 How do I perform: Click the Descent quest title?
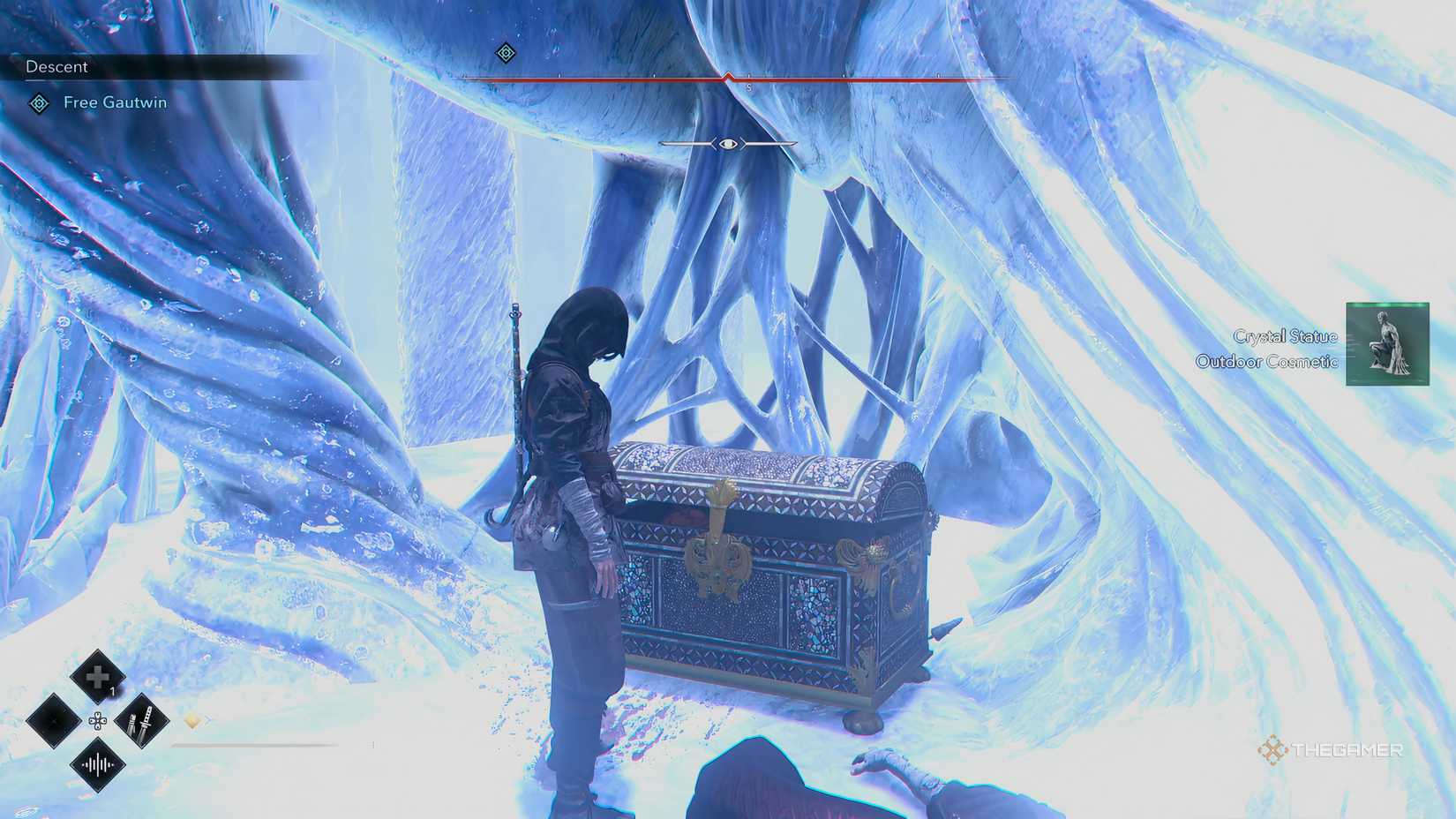click(57, 67)
